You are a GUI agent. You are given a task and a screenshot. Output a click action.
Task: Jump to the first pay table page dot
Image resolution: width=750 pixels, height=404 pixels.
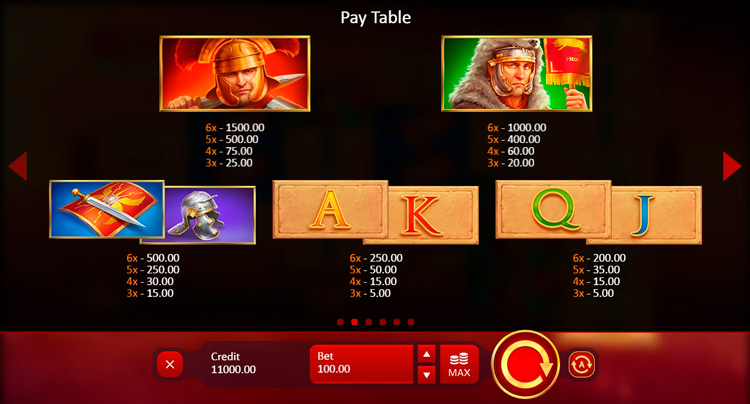tap(341, 323)
